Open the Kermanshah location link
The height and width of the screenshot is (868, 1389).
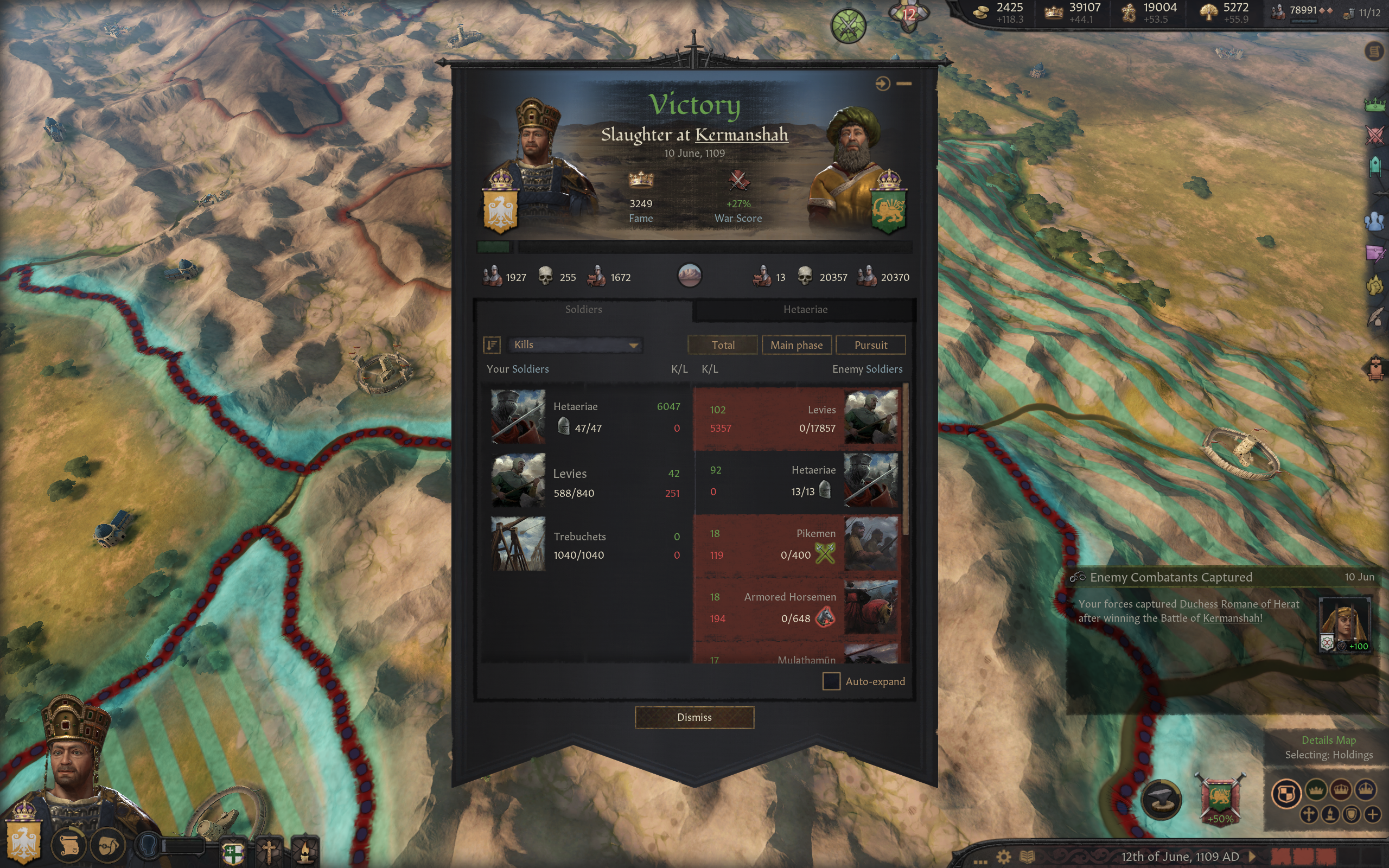(x=741, y=135)
